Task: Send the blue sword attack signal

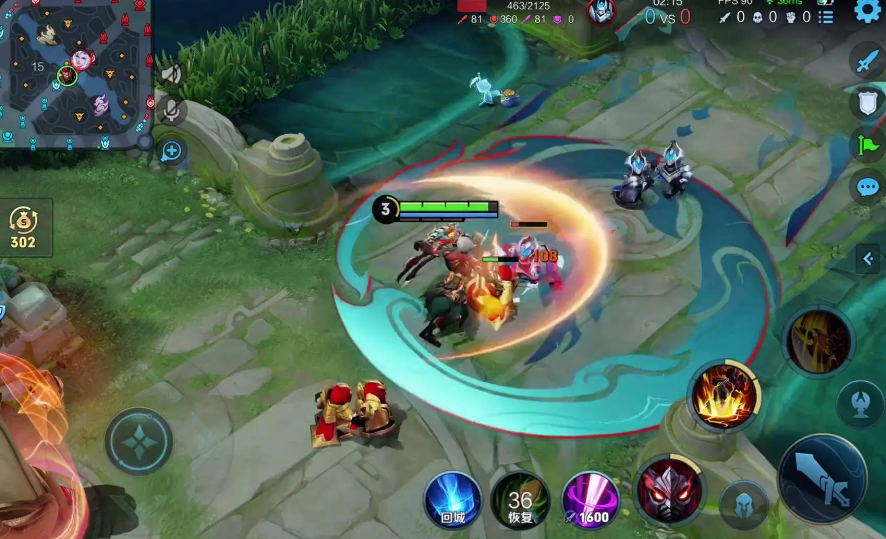Action: click(x=867, y=59)
